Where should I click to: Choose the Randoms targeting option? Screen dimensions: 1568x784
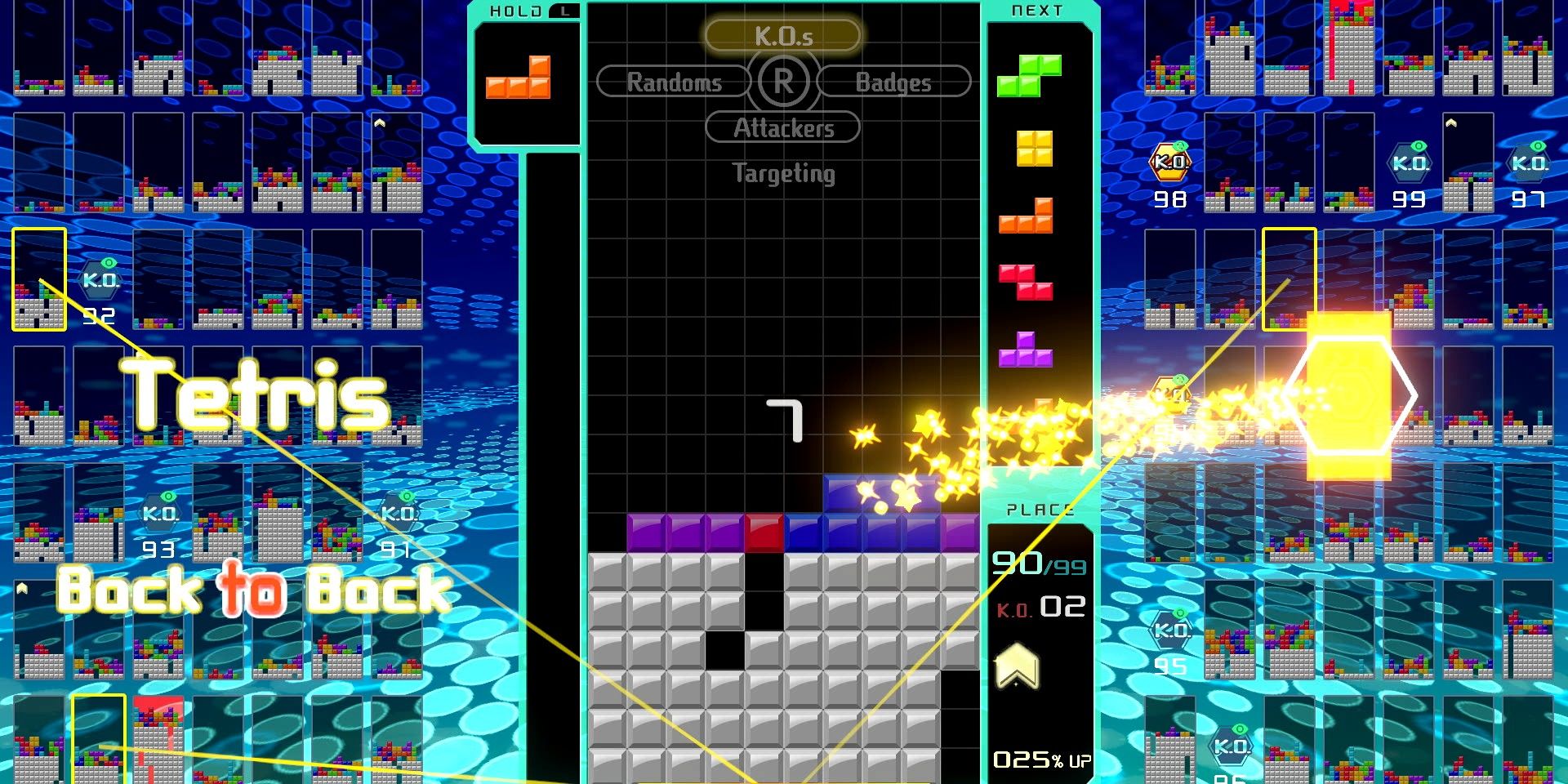pyautogui.click(x=674, y=82)
